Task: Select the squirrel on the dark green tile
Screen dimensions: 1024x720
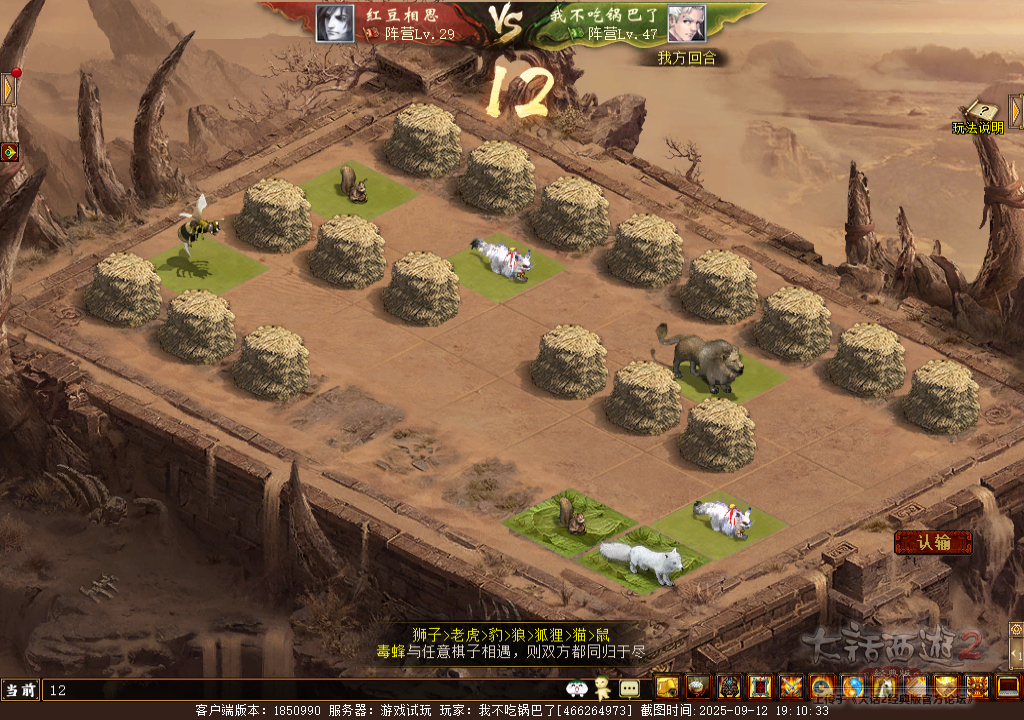Action: pyautogui.click(x=569, y=522)
